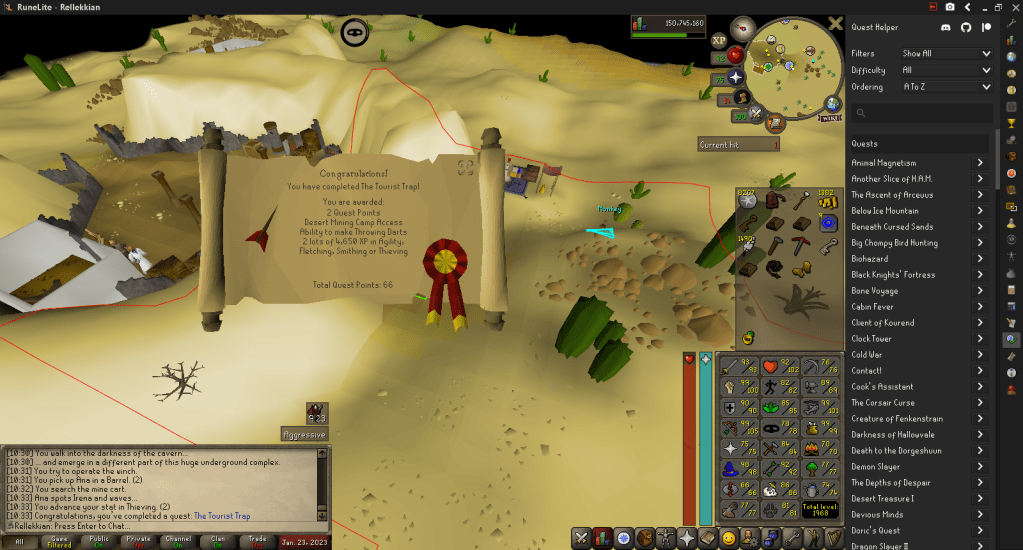Screen dimensions: 1023x550
Task: Open the Cook's Assistant quest entry
Action: tap(882, 387)
